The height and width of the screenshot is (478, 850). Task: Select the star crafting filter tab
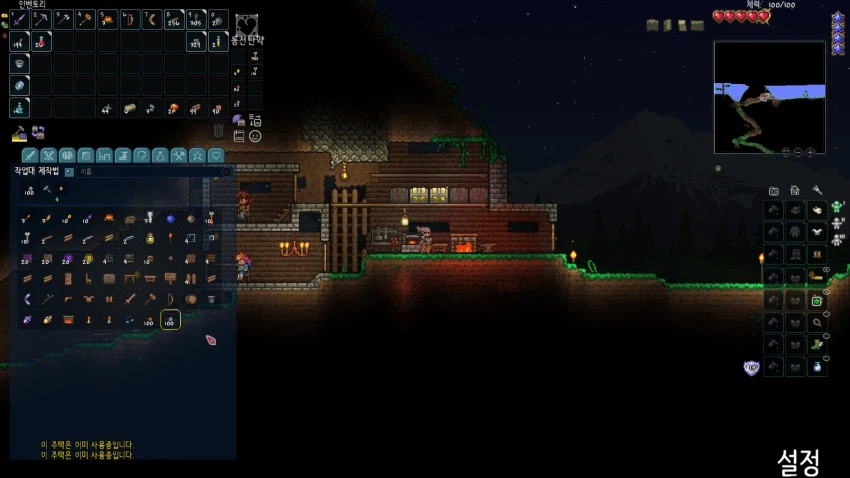pyautogui.click(x=198, y=155)
